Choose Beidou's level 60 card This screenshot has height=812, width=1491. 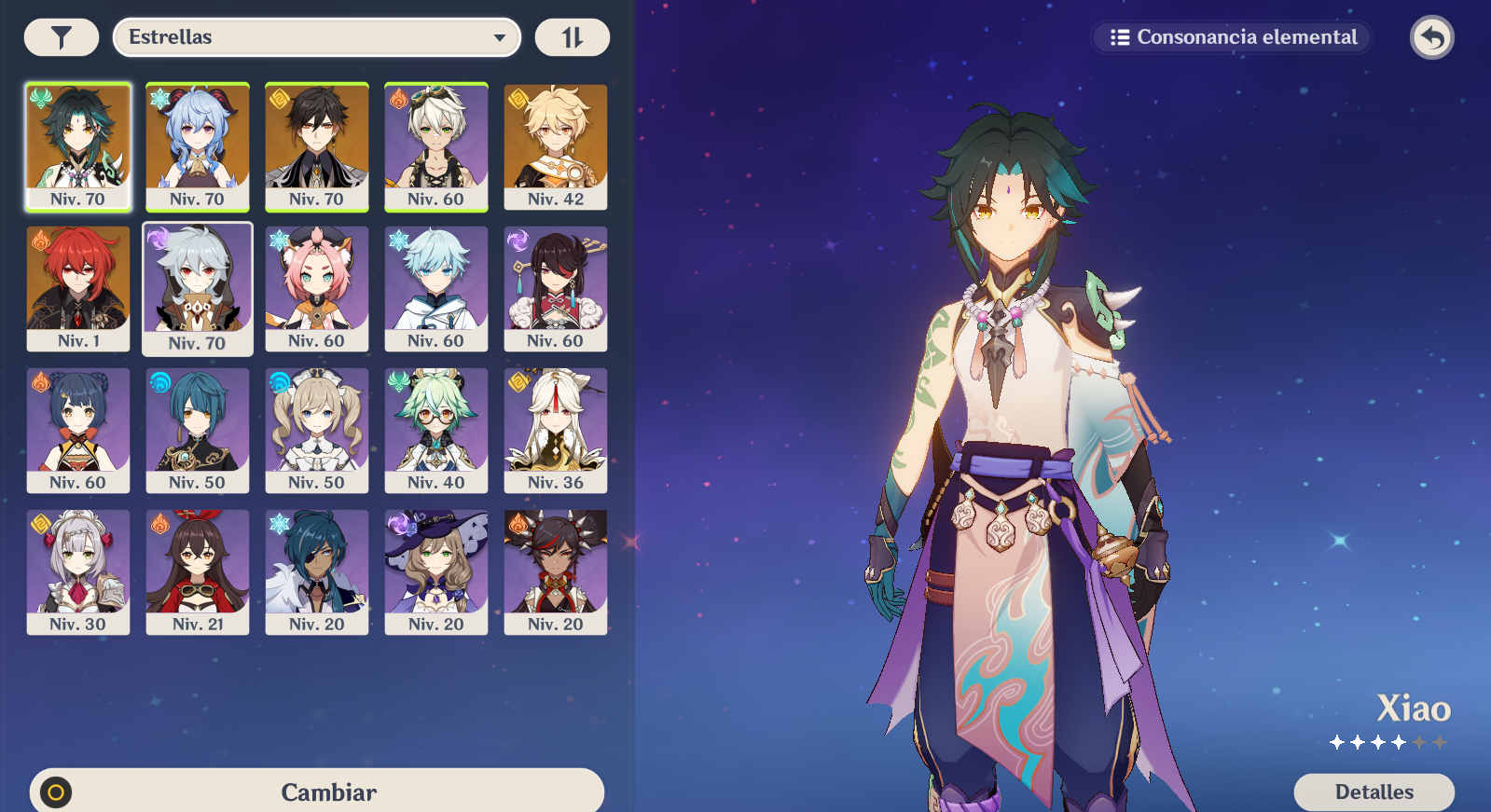[556, 288]
